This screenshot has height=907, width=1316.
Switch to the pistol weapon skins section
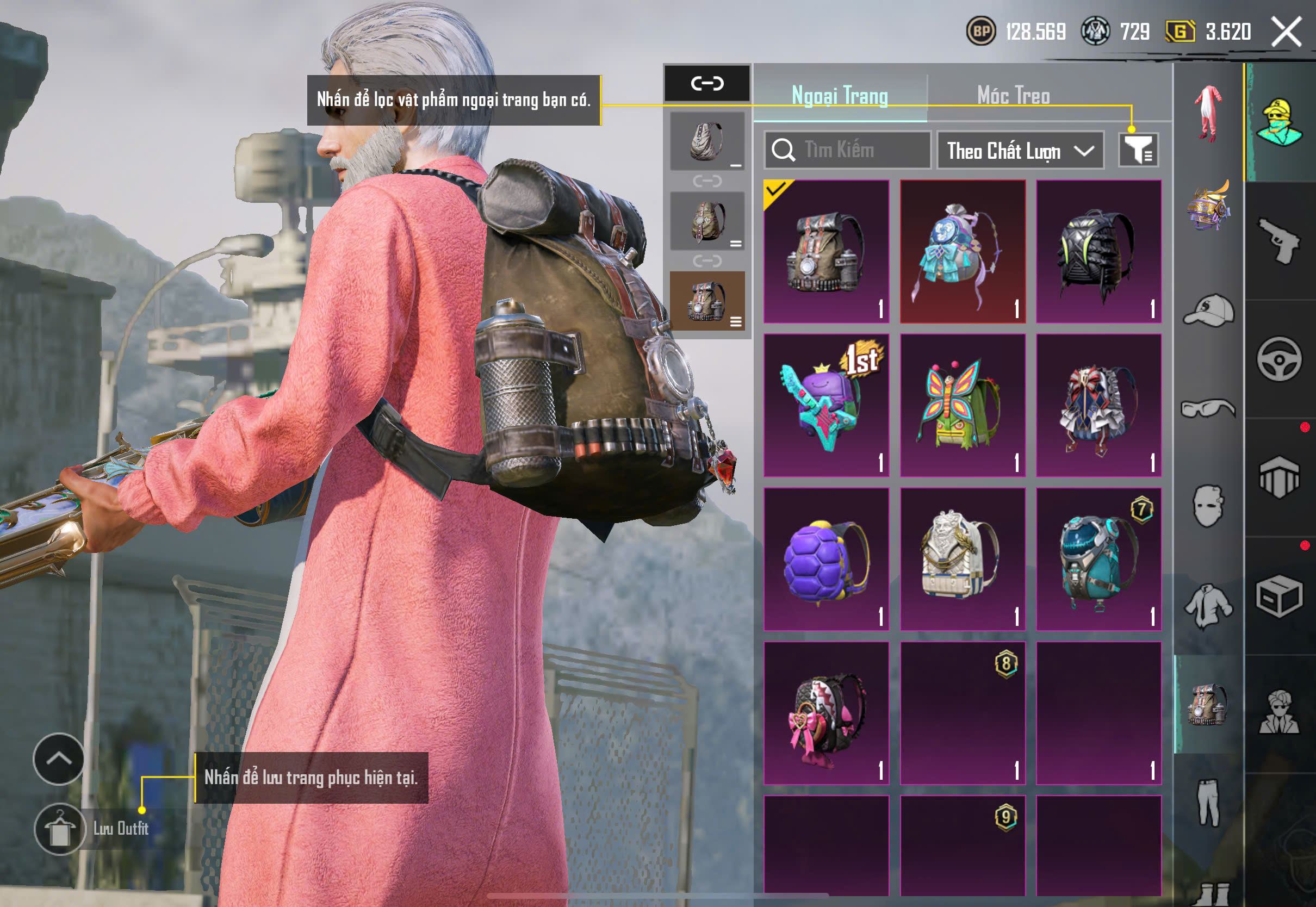click(x=1279, y=241)
